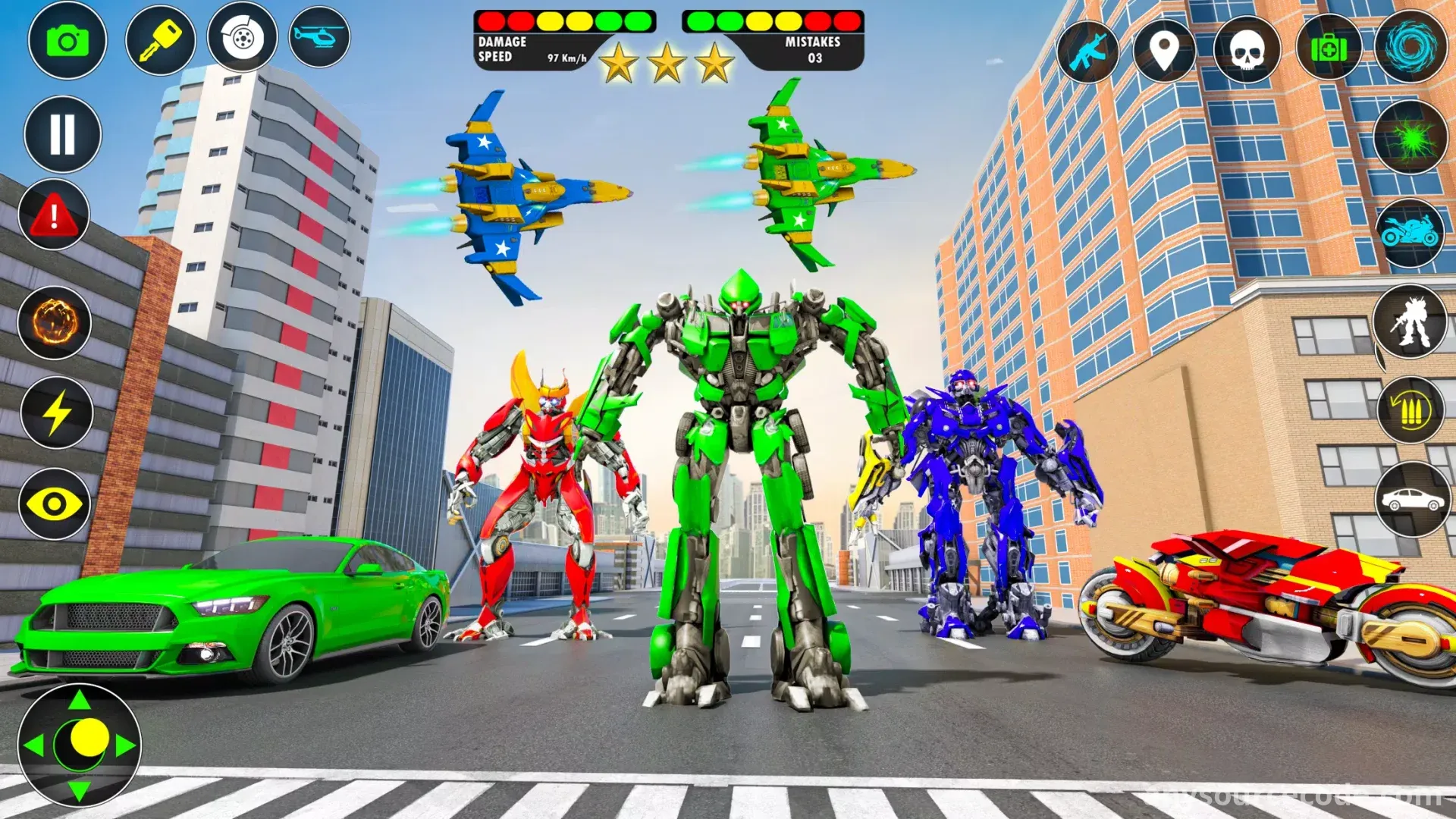Screen dimensions: 1456x819
Task: Select the assault rifle weapon icon
Action: click(1088, 52)
